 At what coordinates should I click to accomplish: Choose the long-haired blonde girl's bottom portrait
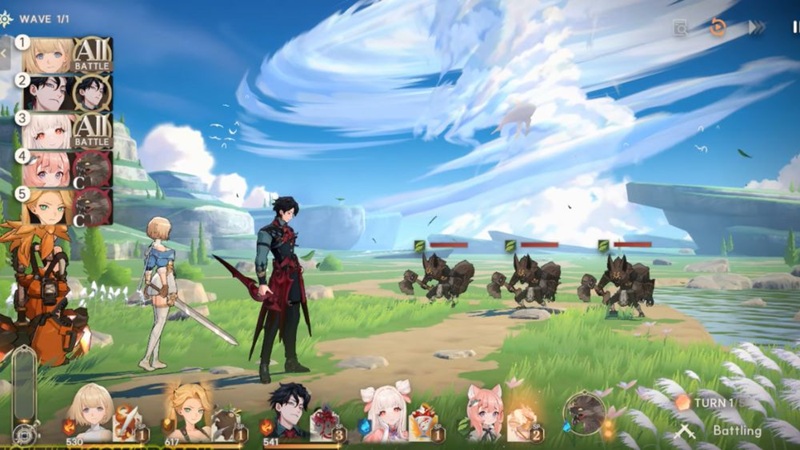coord(188,411)
